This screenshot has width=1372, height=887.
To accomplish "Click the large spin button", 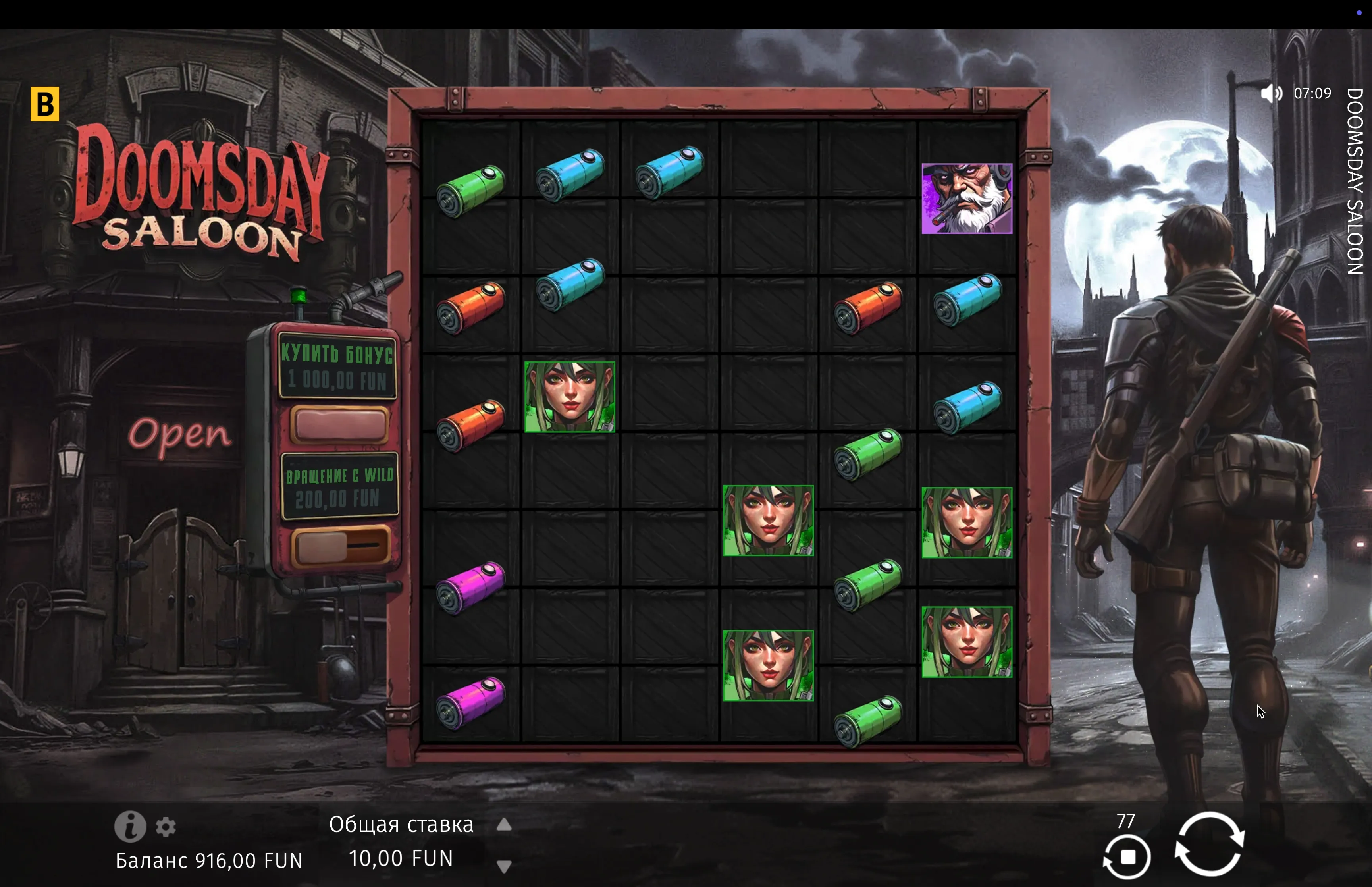I will point(1209,844).
